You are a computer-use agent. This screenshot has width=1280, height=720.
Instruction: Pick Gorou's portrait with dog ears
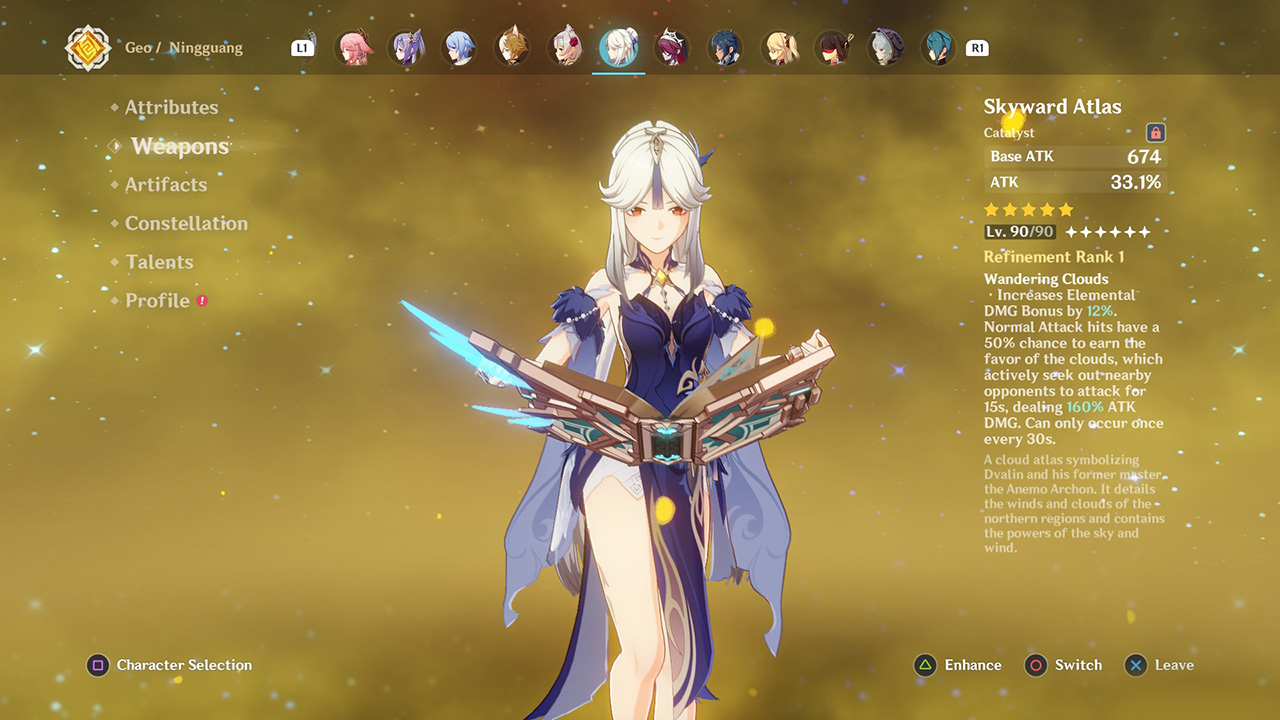512,47
